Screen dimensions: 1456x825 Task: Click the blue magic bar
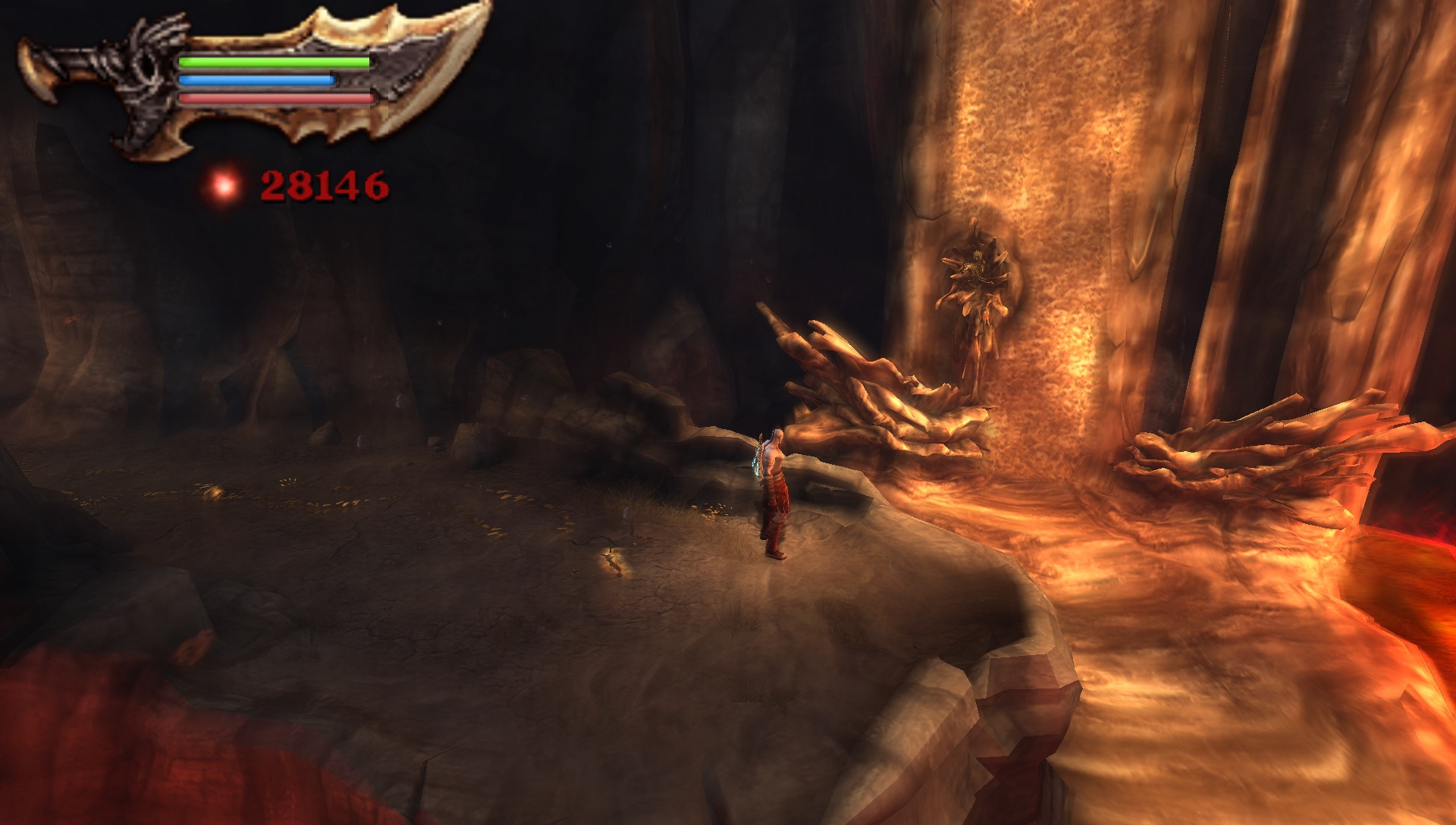pos(258,80)
